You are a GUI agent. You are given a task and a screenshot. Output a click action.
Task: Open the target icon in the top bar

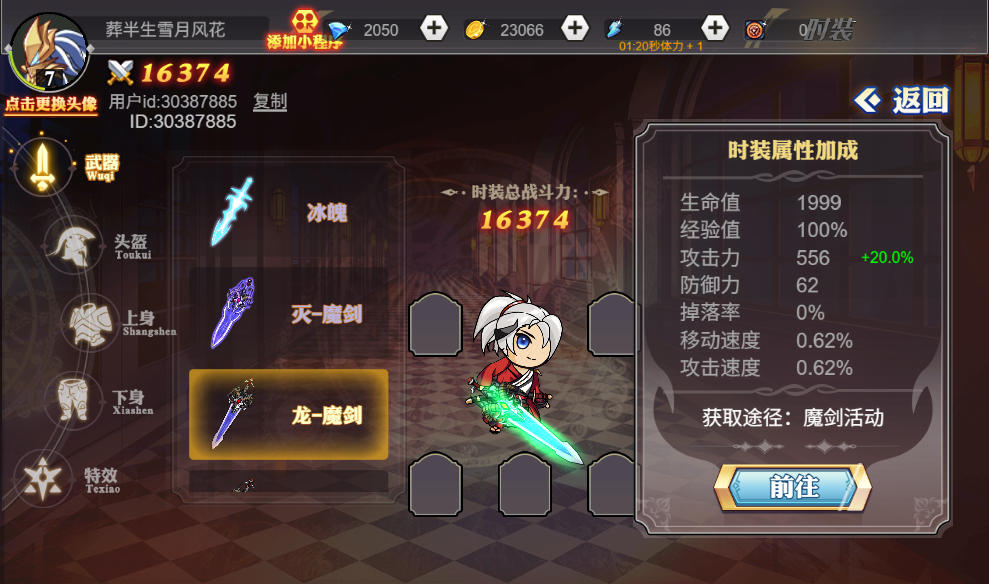tap(754, 30)
